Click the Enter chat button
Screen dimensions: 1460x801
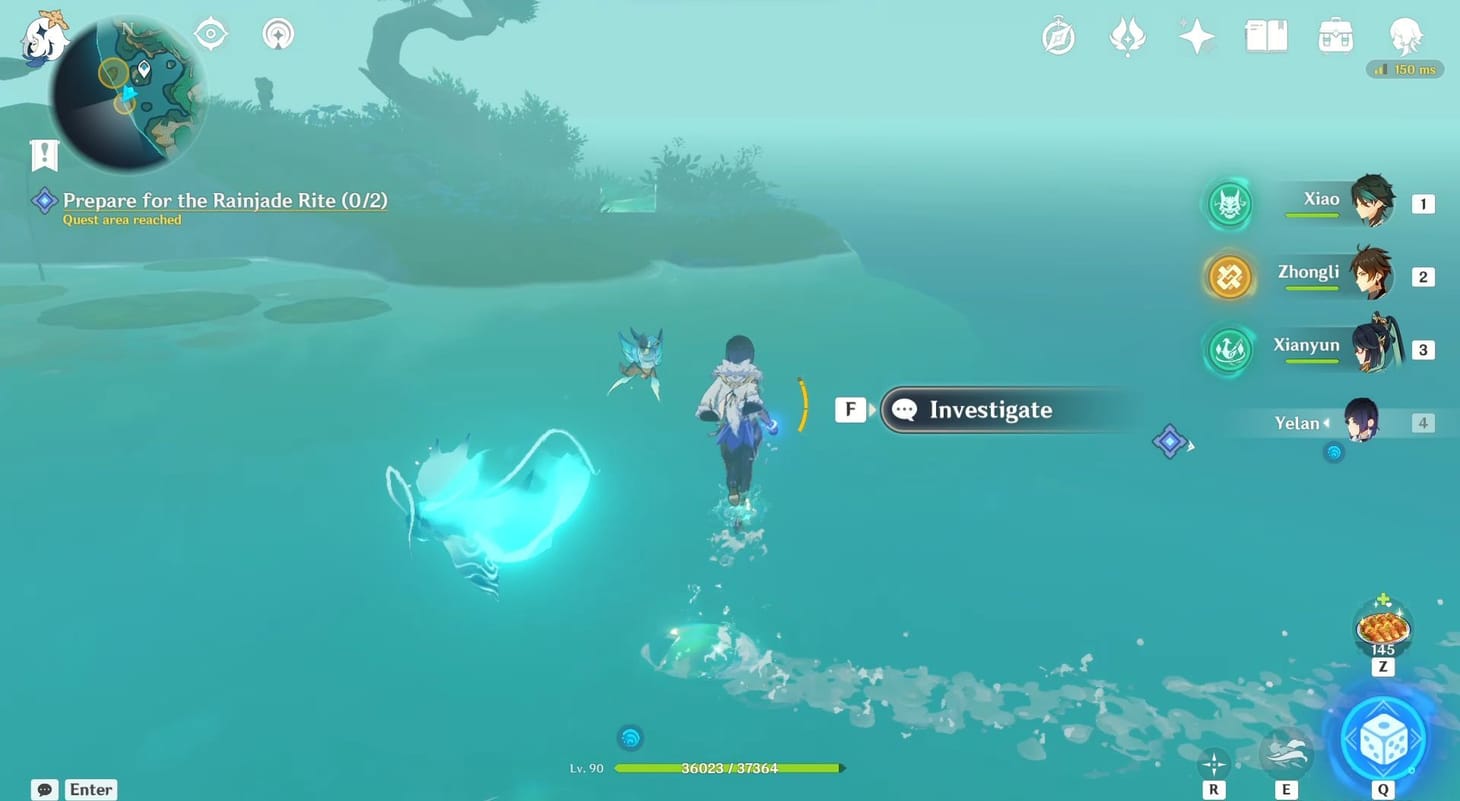(x=90, y=789)
